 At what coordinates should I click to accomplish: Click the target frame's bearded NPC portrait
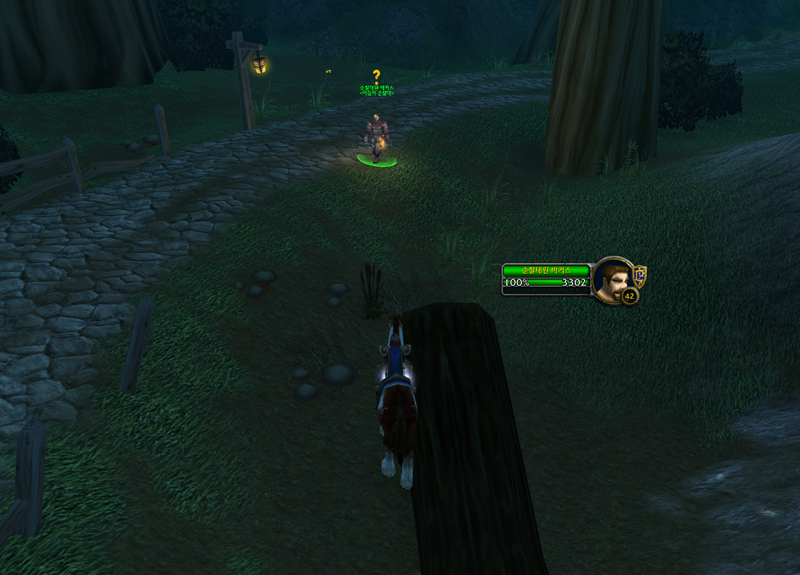pos(610,278)
